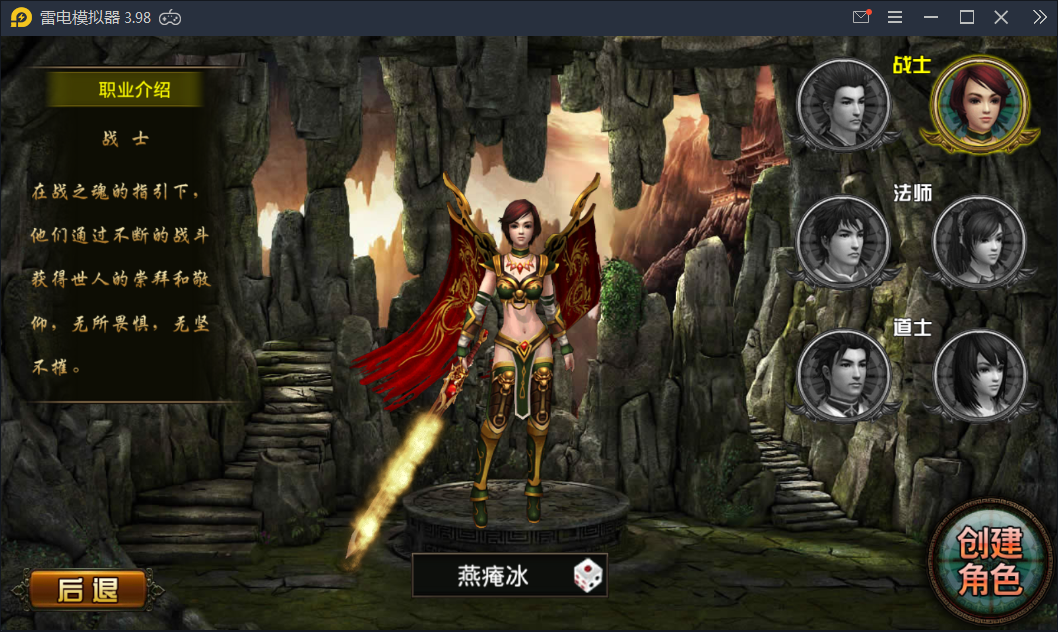
Task: Select the male 战士 warrior portrait
Action: (844, 104)
